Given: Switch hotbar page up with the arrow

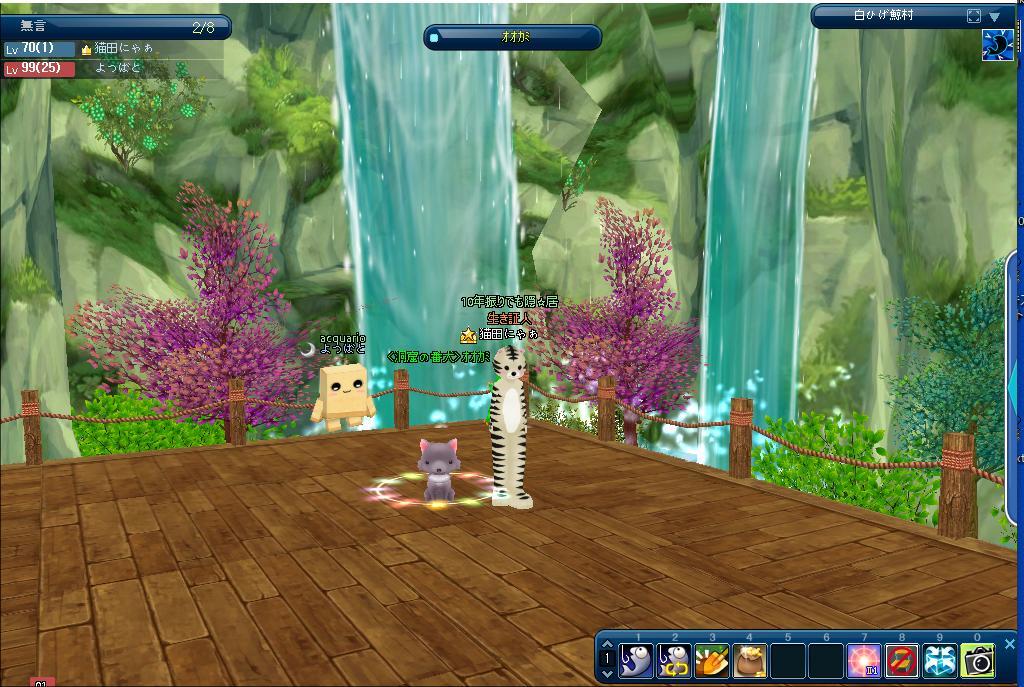Looking at the screenshot, I should click(x=607, y=645).
